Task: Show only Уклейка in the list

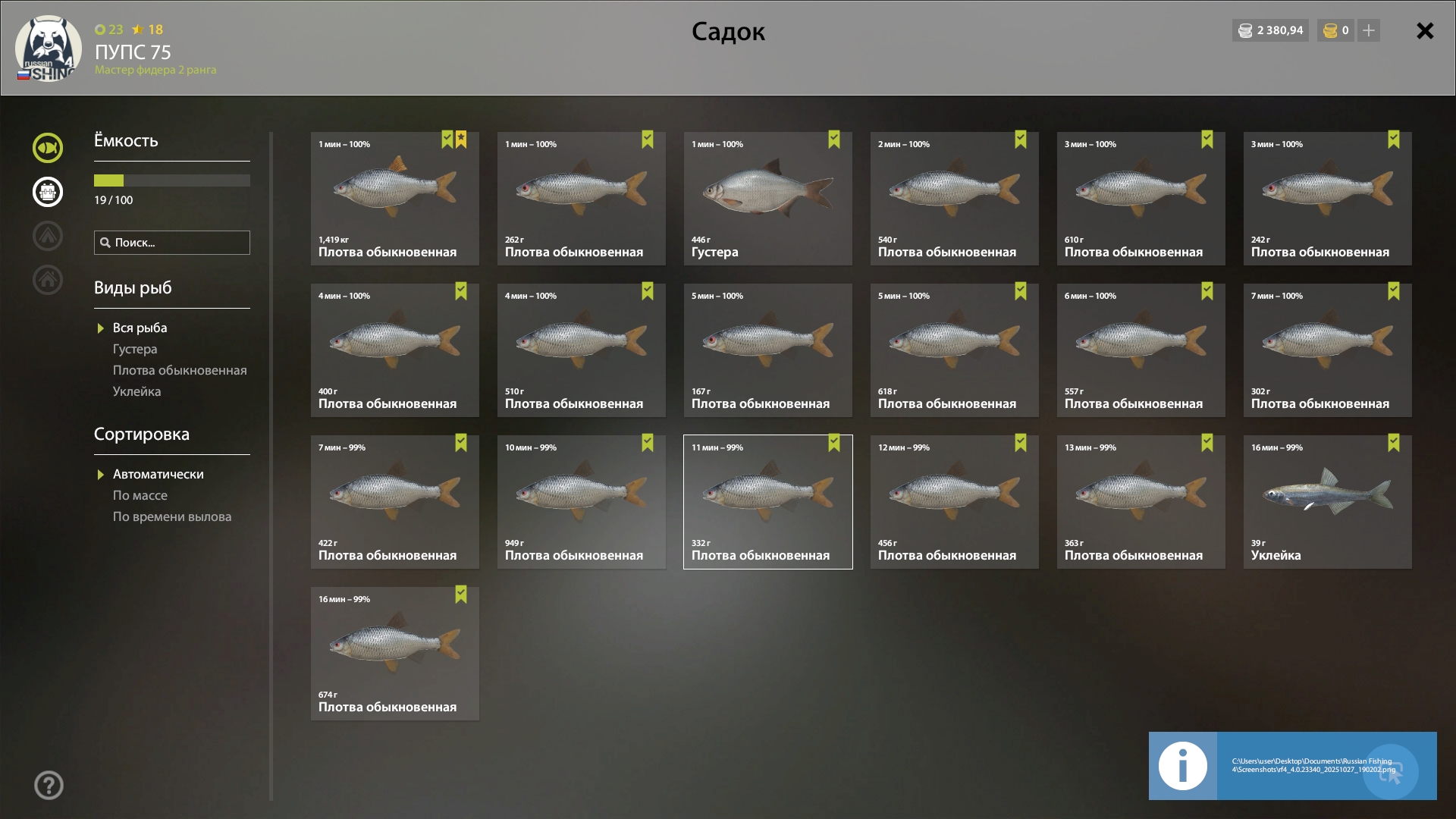Action: 136,391
